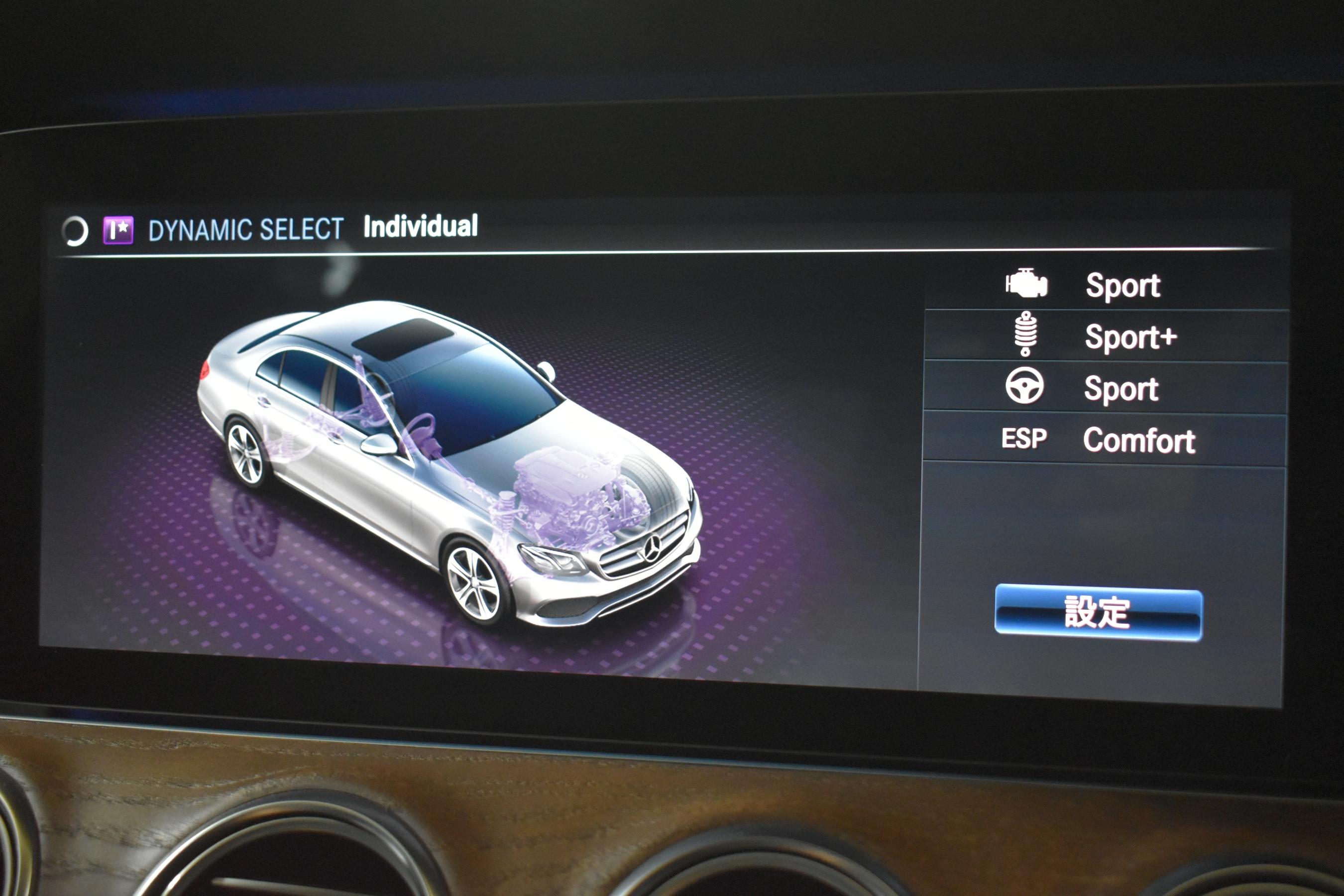
Task: Select the ESP Comfort row
Action: (x=1105, y=440)
